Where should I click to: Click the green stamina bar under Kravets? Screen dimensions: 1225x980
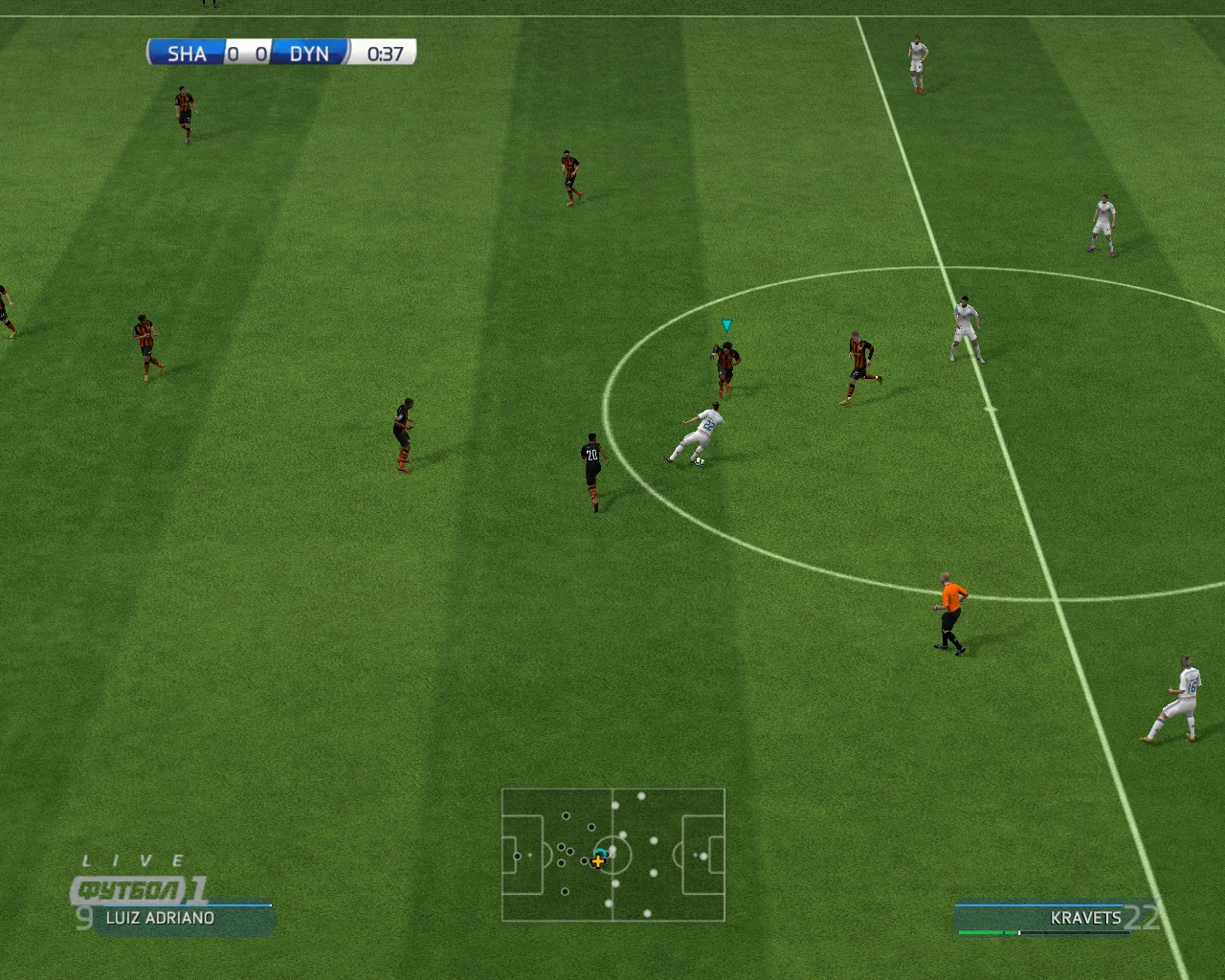(x=986, y=930)
